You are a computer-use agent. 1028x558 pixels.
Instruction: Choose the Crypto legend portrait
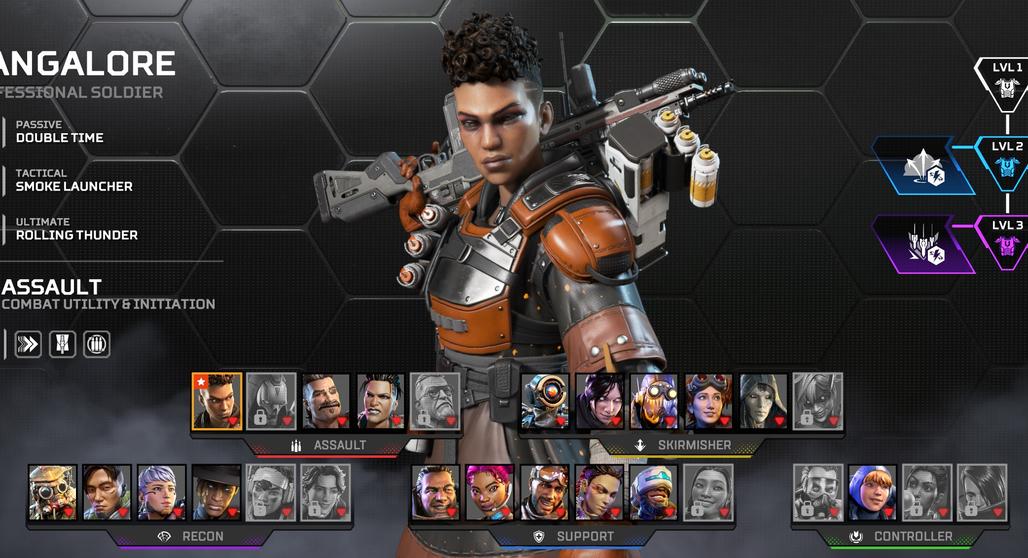[108, 492]
